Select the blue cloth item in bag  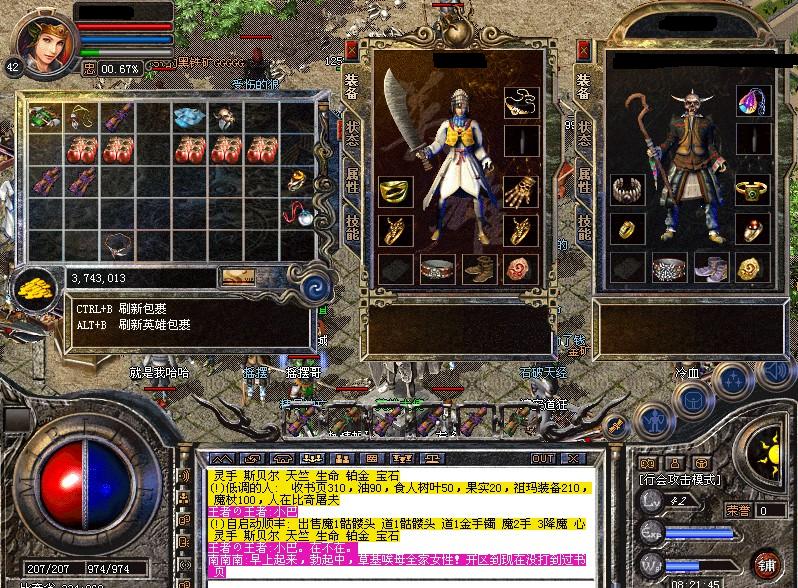pos(188,117)
